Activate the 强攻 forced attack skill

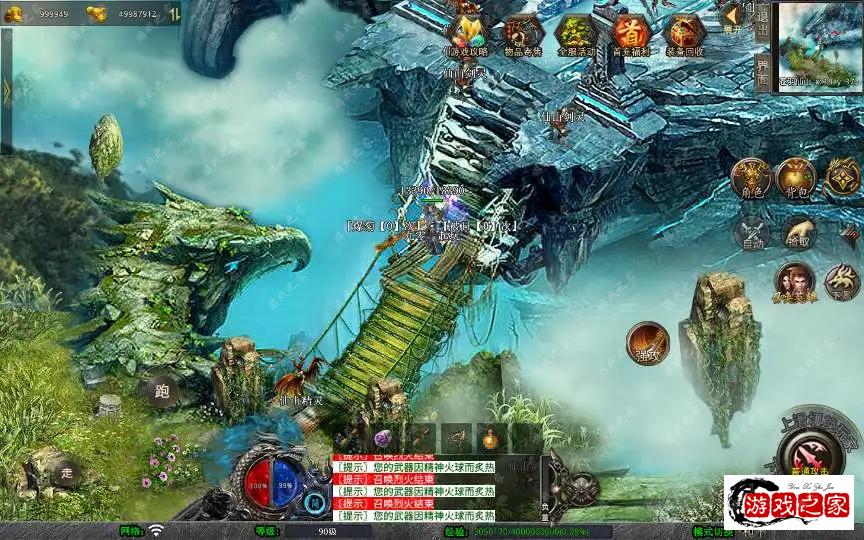pyautogui.click(x=647, y=342)
